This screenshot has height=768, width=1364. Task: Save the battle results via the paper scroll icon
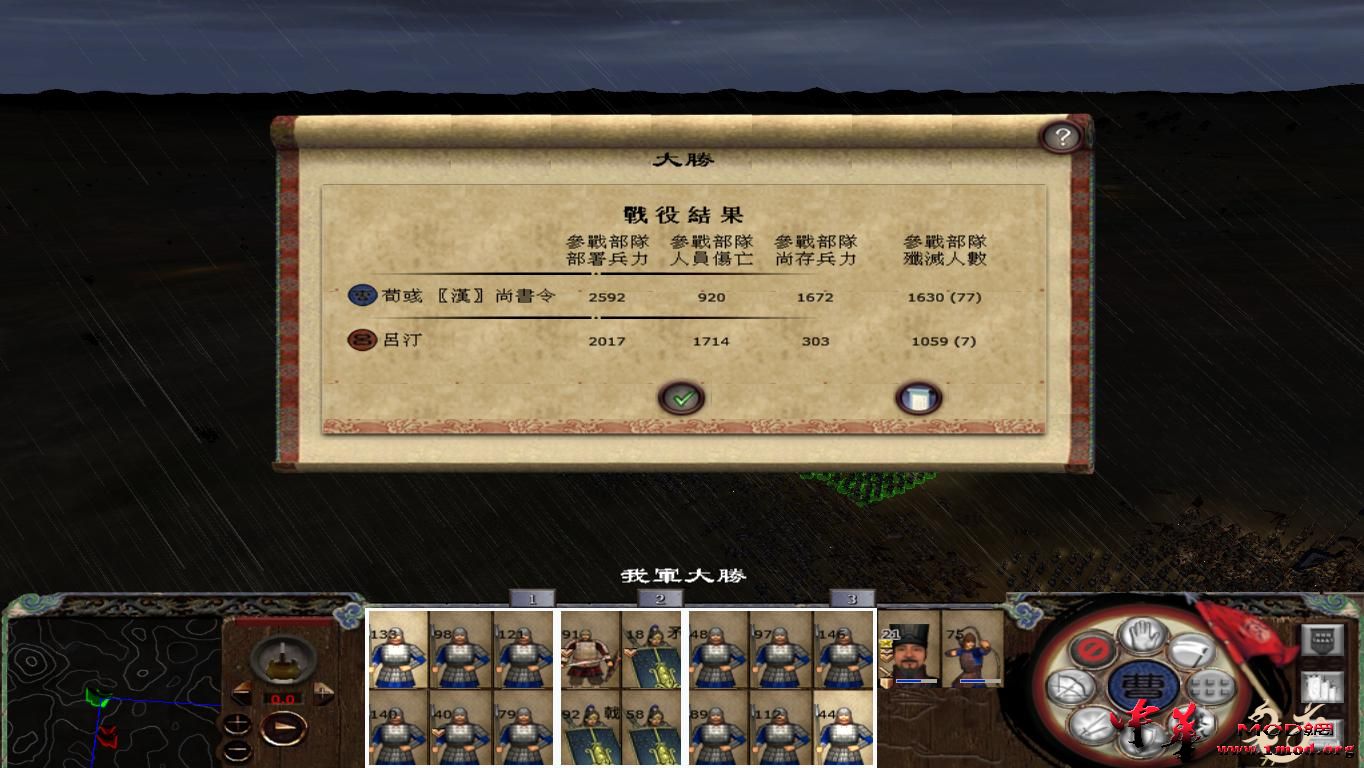[918, 396]
